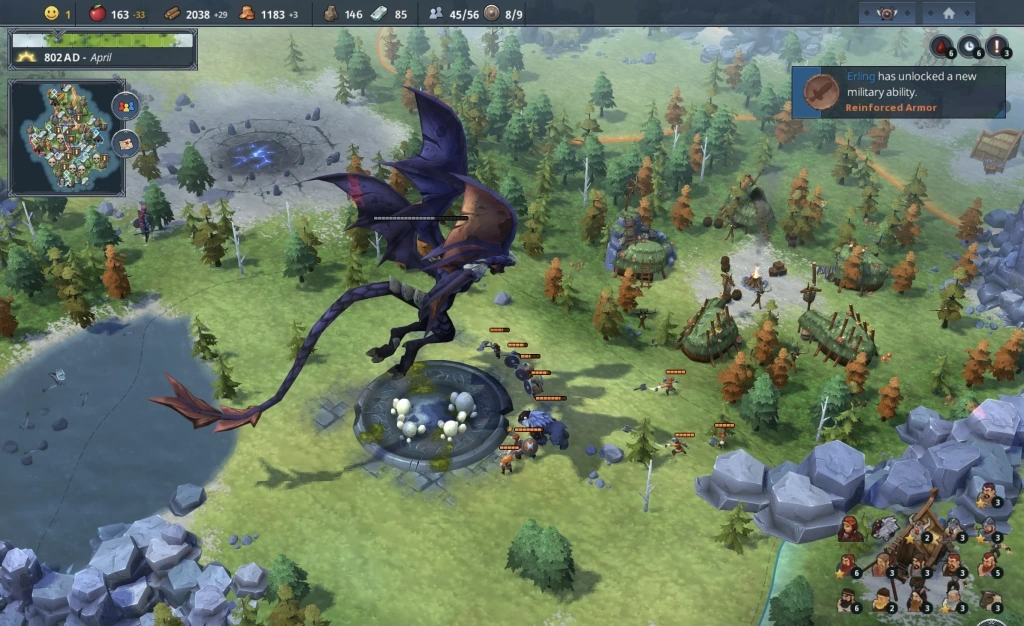Open the exclamation mark alert icon
The image size is (1024, 626).
[x=997, y=46]
